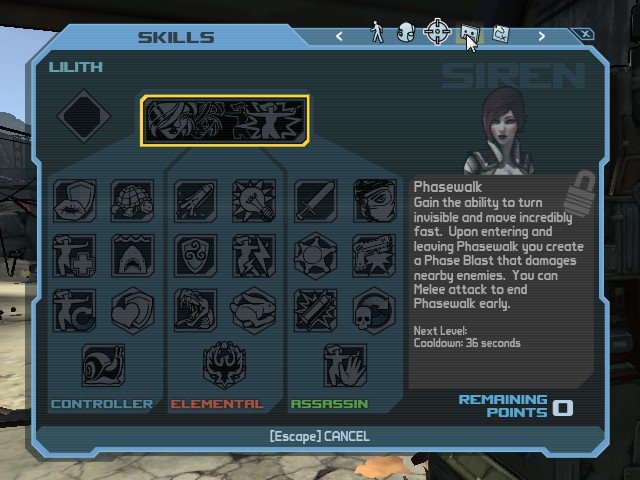640x480 pixels.
Task: Choose the skull skill icon
Action: pyautogui.click(x=373, y=310)
